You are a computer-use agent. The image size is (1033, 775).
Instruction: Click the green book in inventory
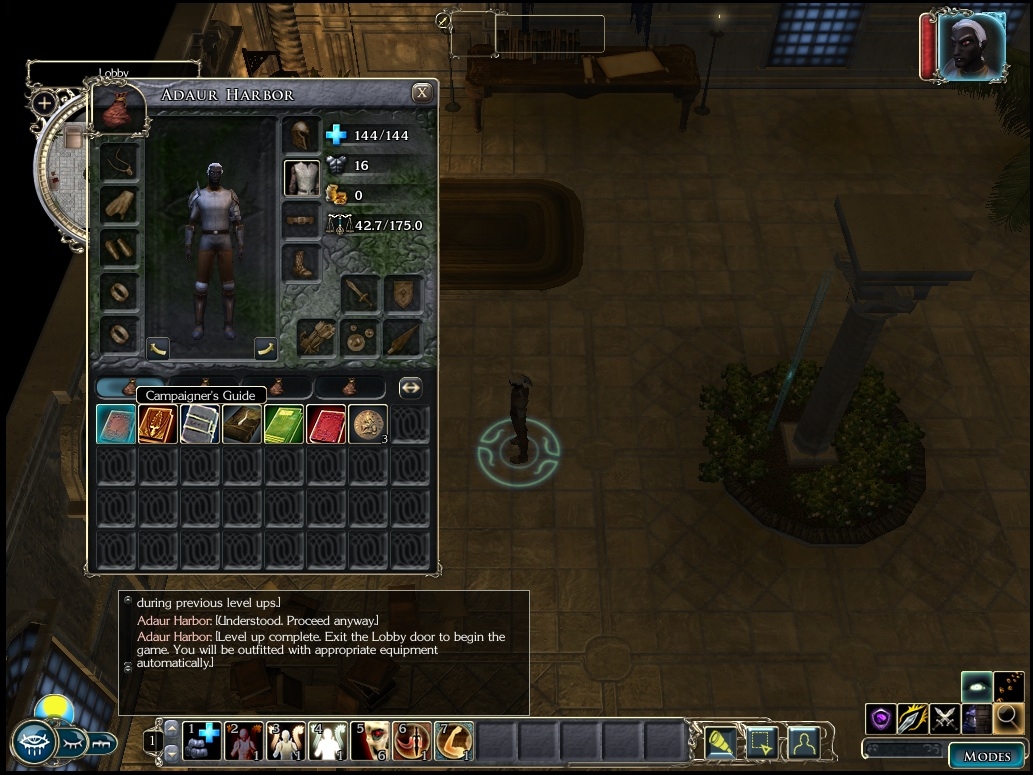click(284, 424)
